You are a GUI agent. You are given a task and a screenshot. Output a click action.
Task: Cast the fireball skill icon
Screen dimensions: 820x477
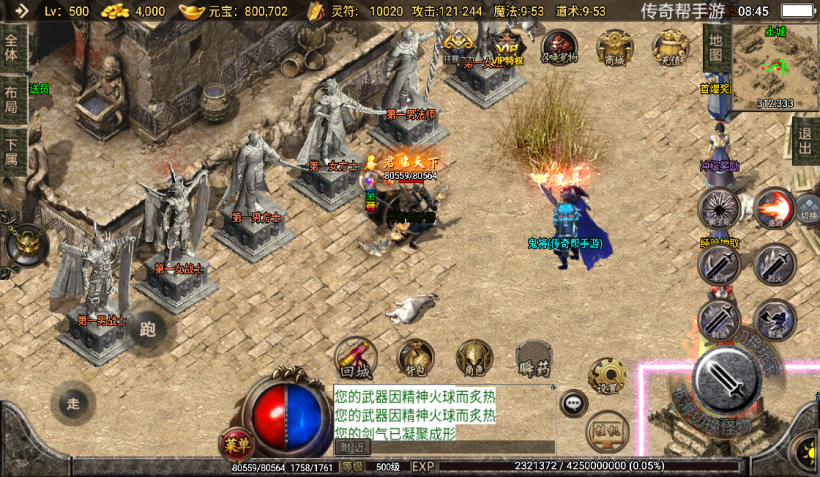pos(773,208)
